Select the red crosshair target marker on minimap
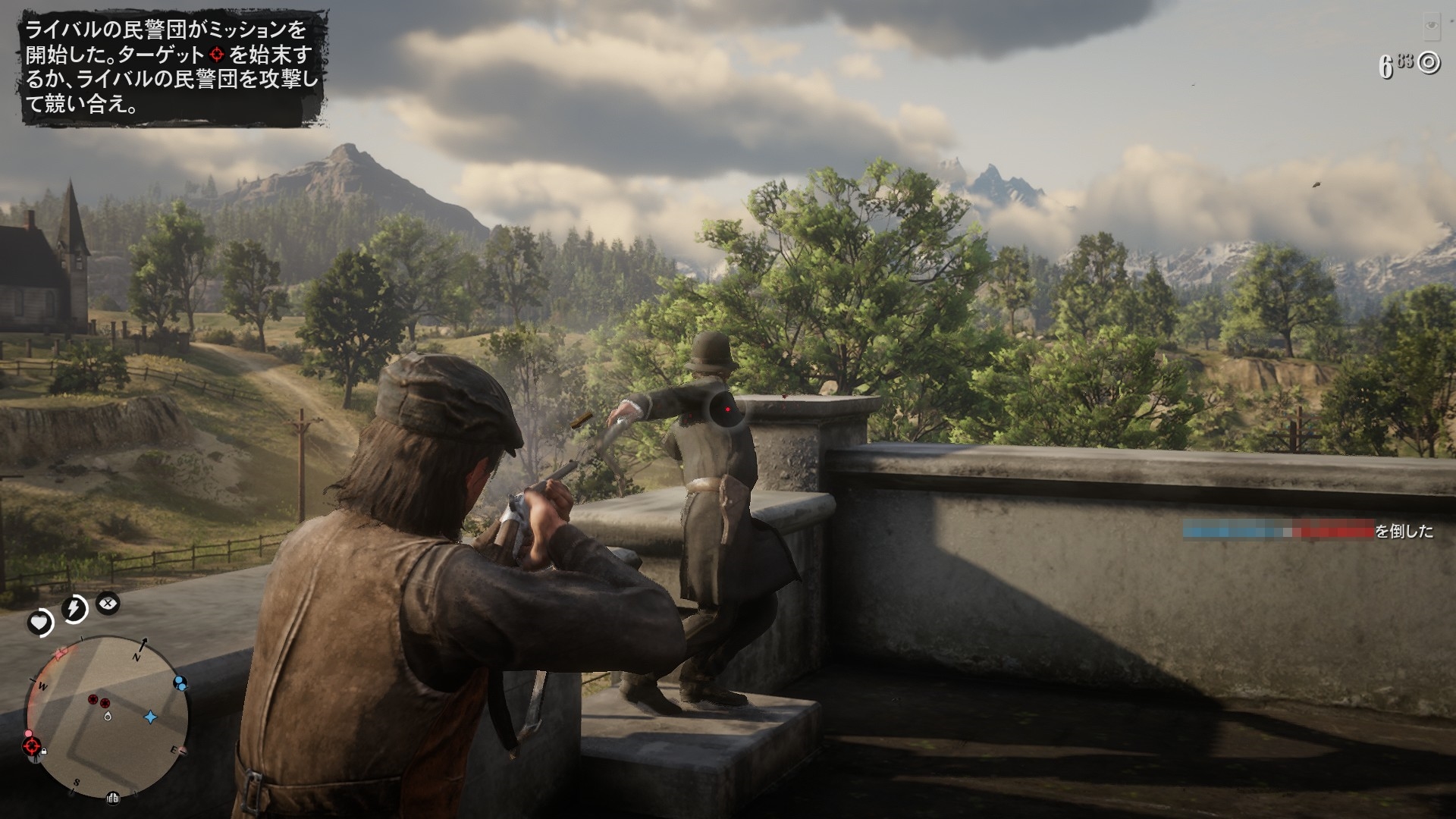Image resolution: width=1456 pixels, height=819 pixels. 33,746
